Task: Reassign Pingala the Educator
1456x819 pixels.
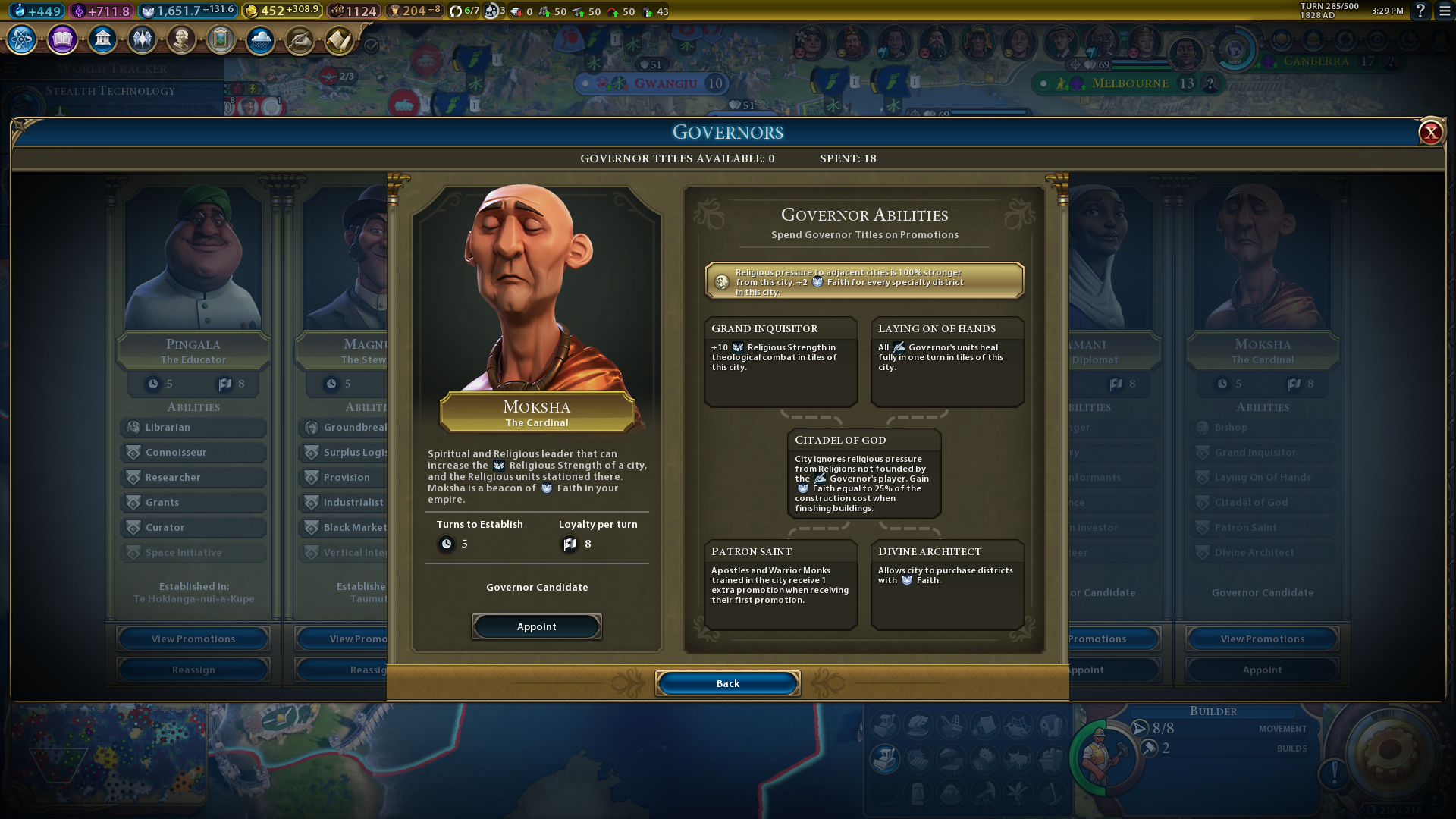Action: click(x=193, y=670)
